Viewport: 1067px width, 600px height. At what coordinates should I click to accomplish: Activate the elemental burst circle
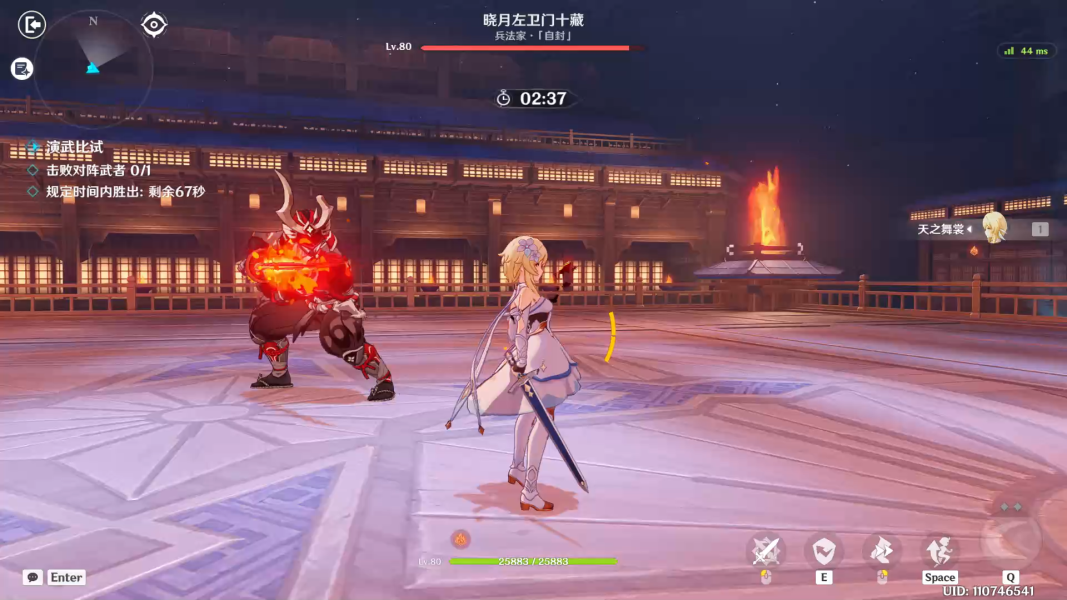pos(1010,538)
